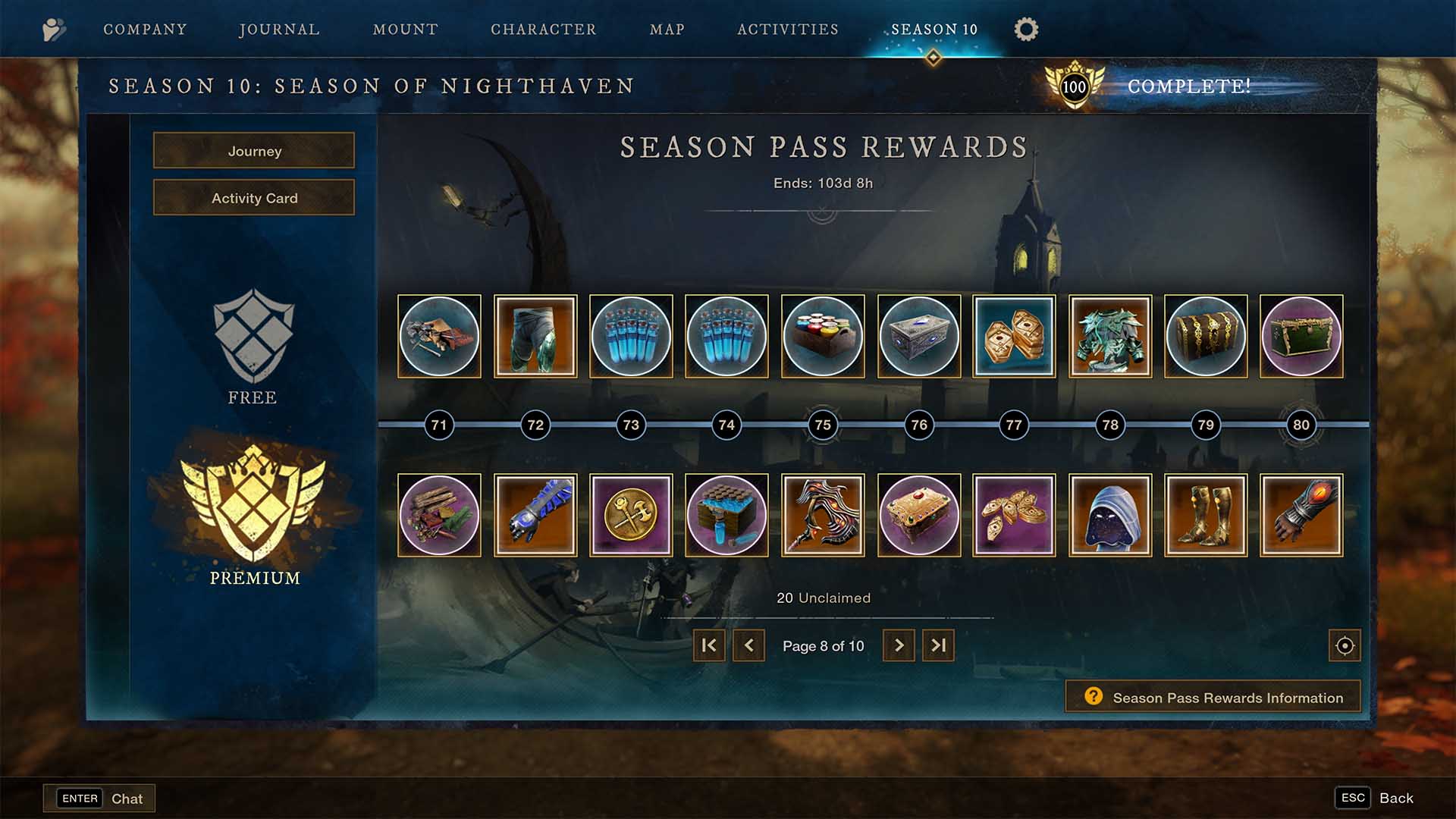Open the Activity Card section
This screenshot has width=1456, height=819.
[x=254, y=198]
